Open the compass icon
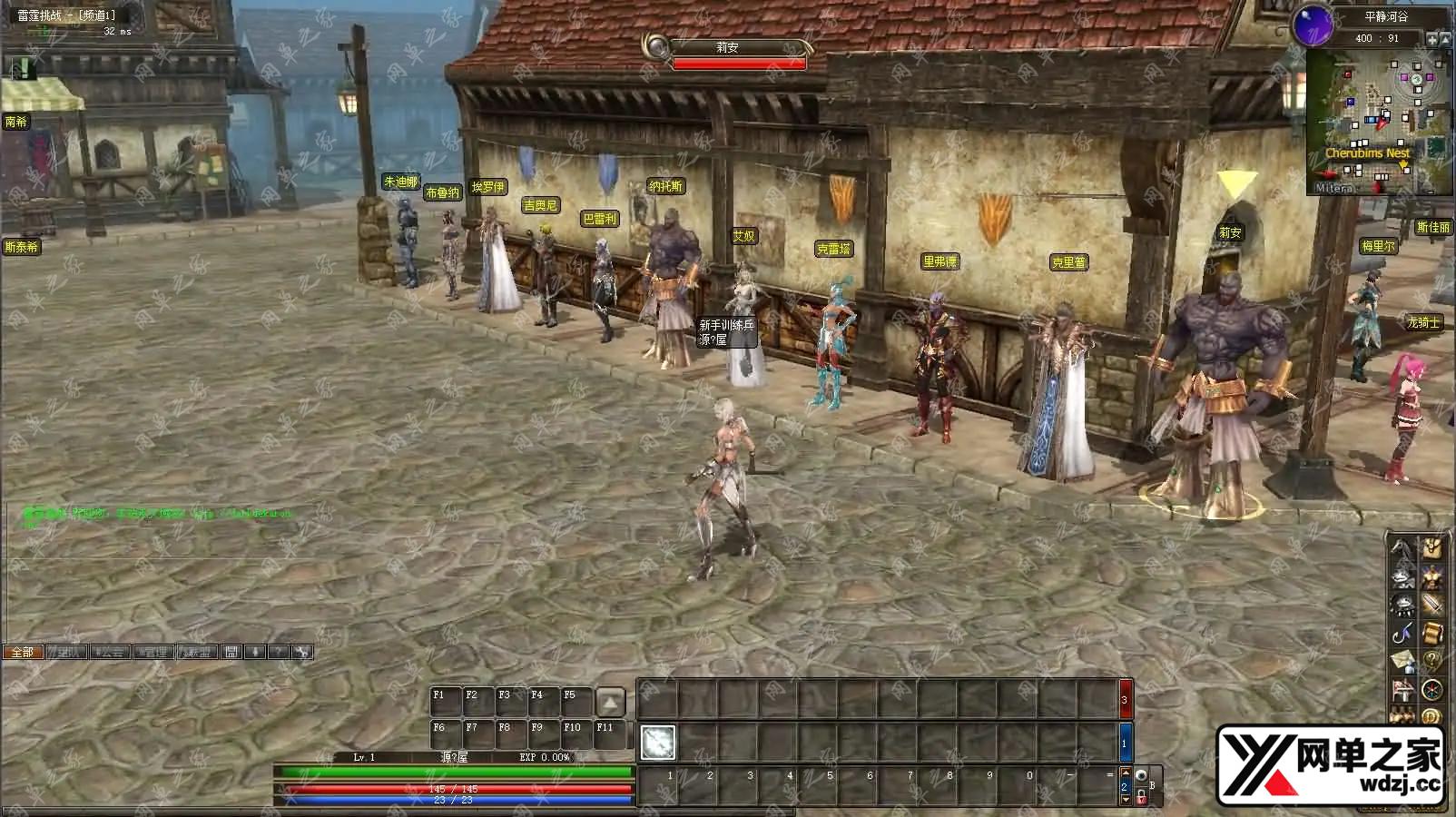This screenshot has height=817, width=1456. 1431,689
